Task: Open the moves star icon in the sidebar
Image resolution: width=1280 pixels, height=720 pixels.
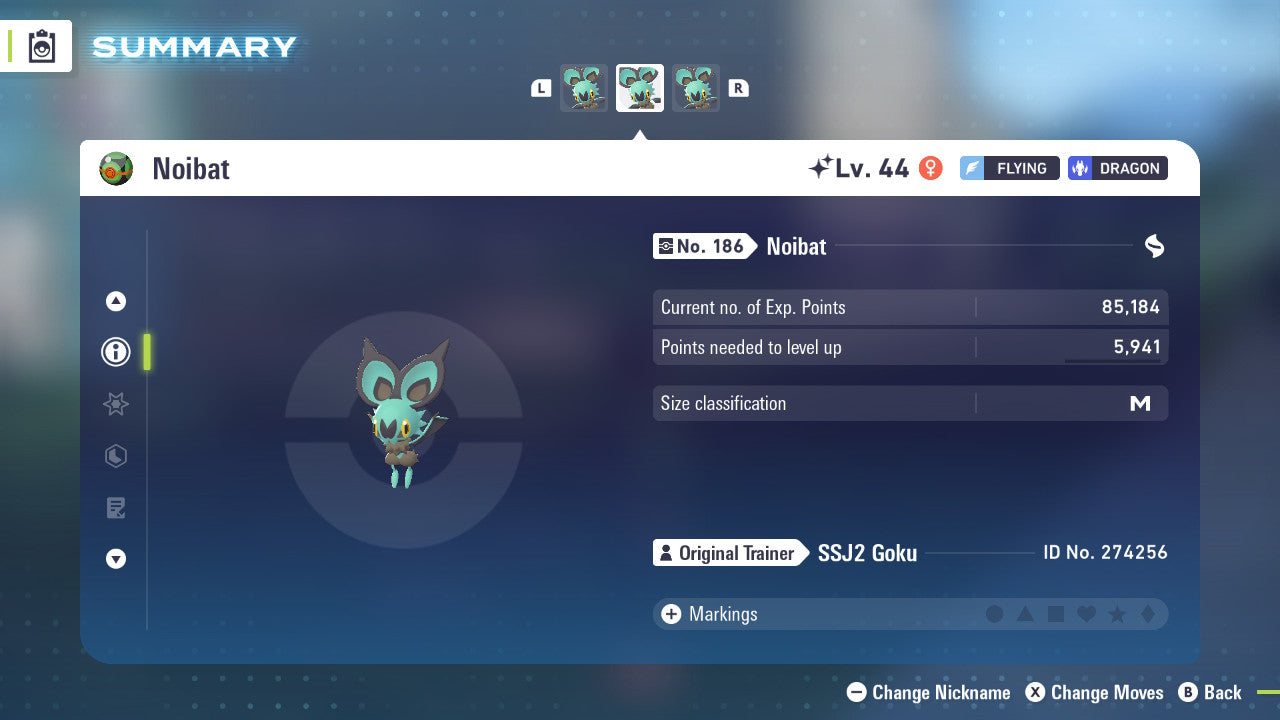Action: tap(115, 404)
